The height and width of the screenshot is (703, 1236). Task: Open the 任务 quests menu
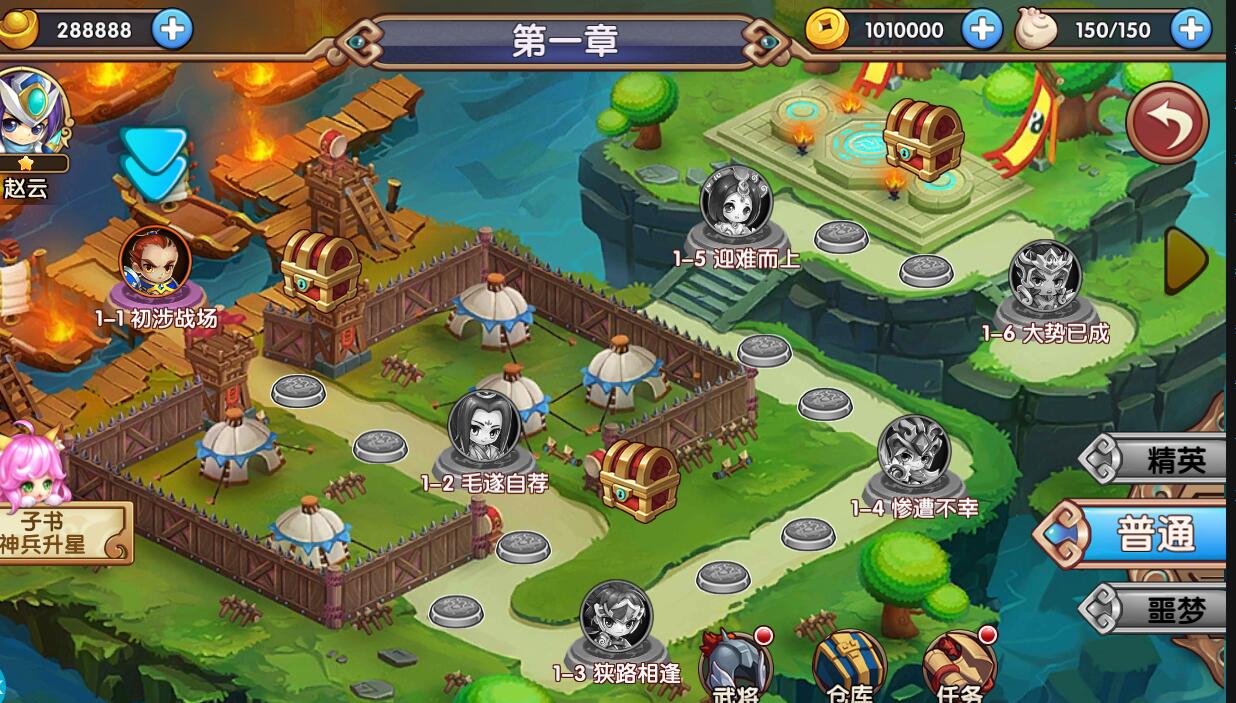[960, 667]
